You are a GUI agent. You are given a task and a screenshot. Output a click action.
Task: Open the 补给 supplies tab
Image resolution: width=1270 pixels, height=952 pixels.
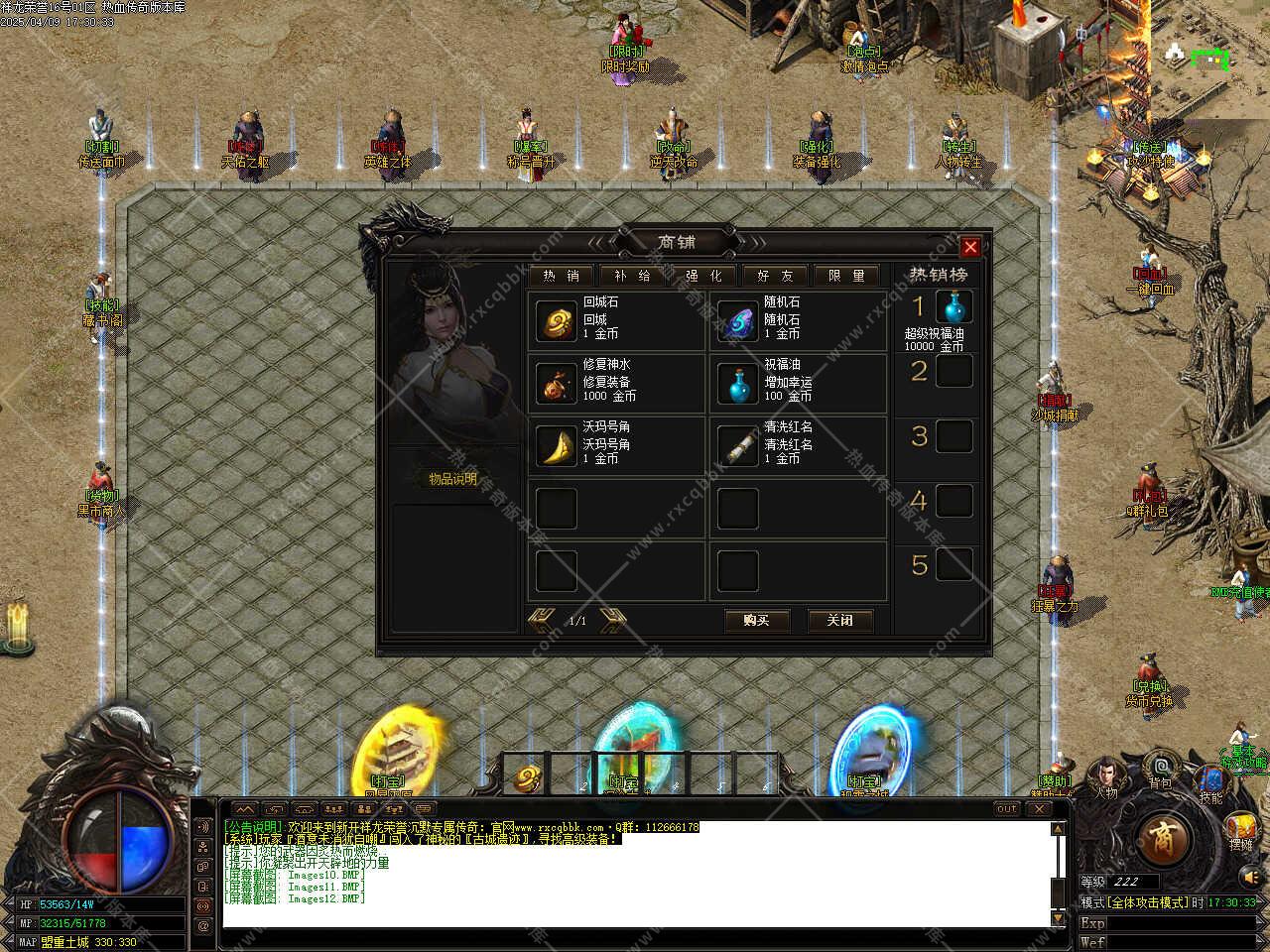632,276
